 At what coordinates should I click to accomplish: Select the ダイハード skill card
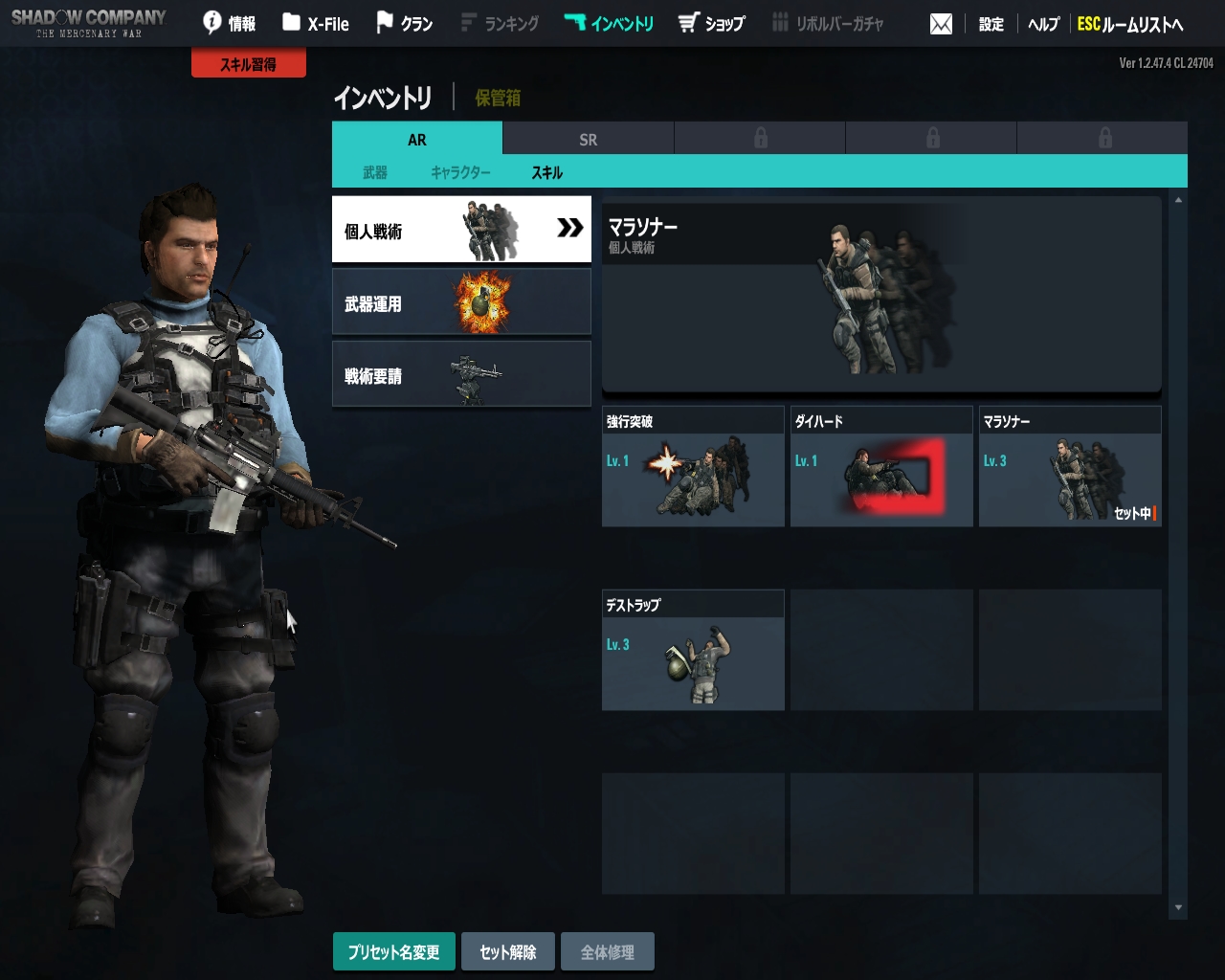tap(881, 467)
